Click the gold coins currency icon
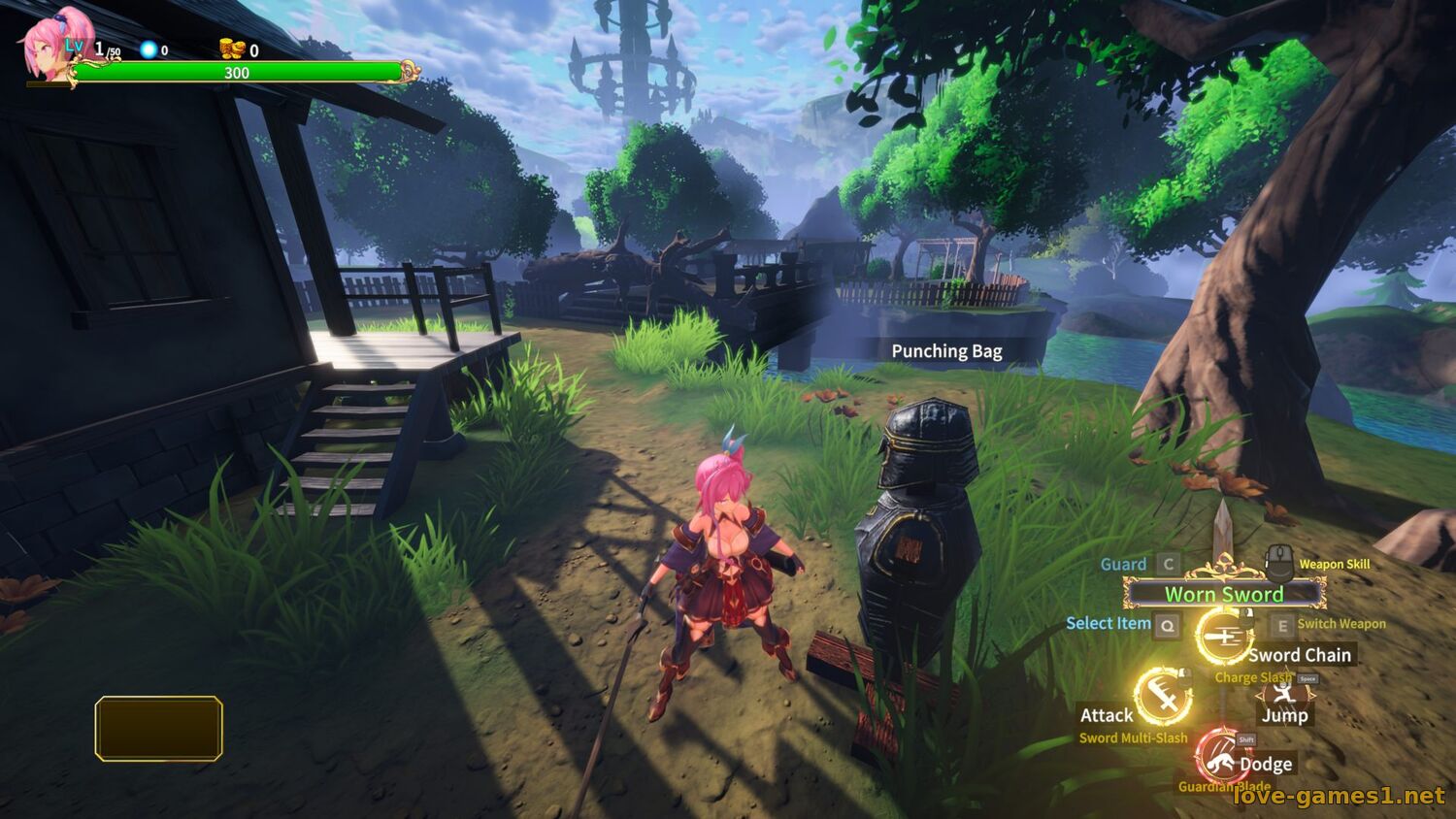Image resolution: width=1456 pixels, height=819 pixels. click(232, 49)
